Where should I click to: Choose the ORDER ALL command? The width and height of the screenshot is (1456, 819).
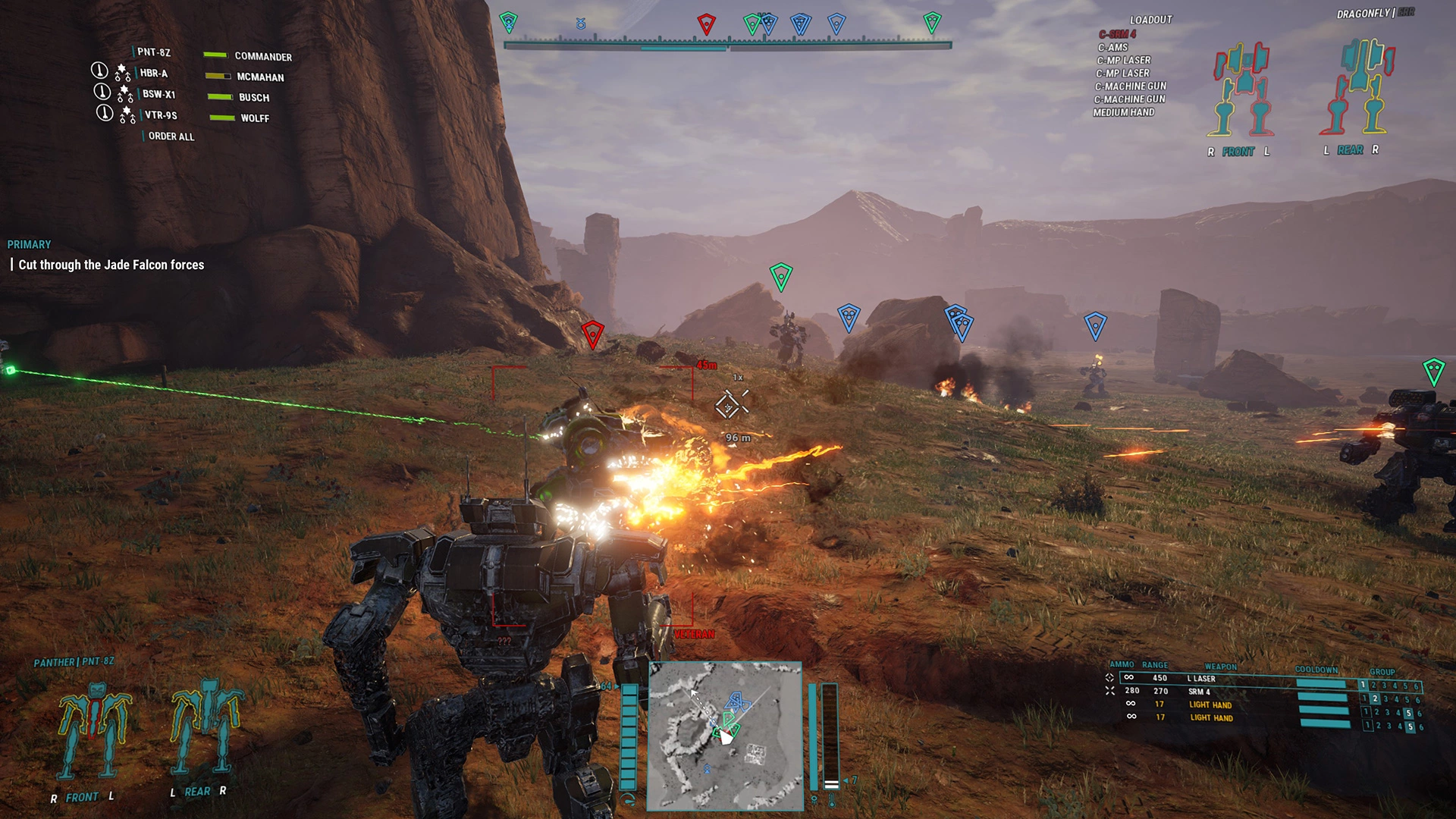171,136
